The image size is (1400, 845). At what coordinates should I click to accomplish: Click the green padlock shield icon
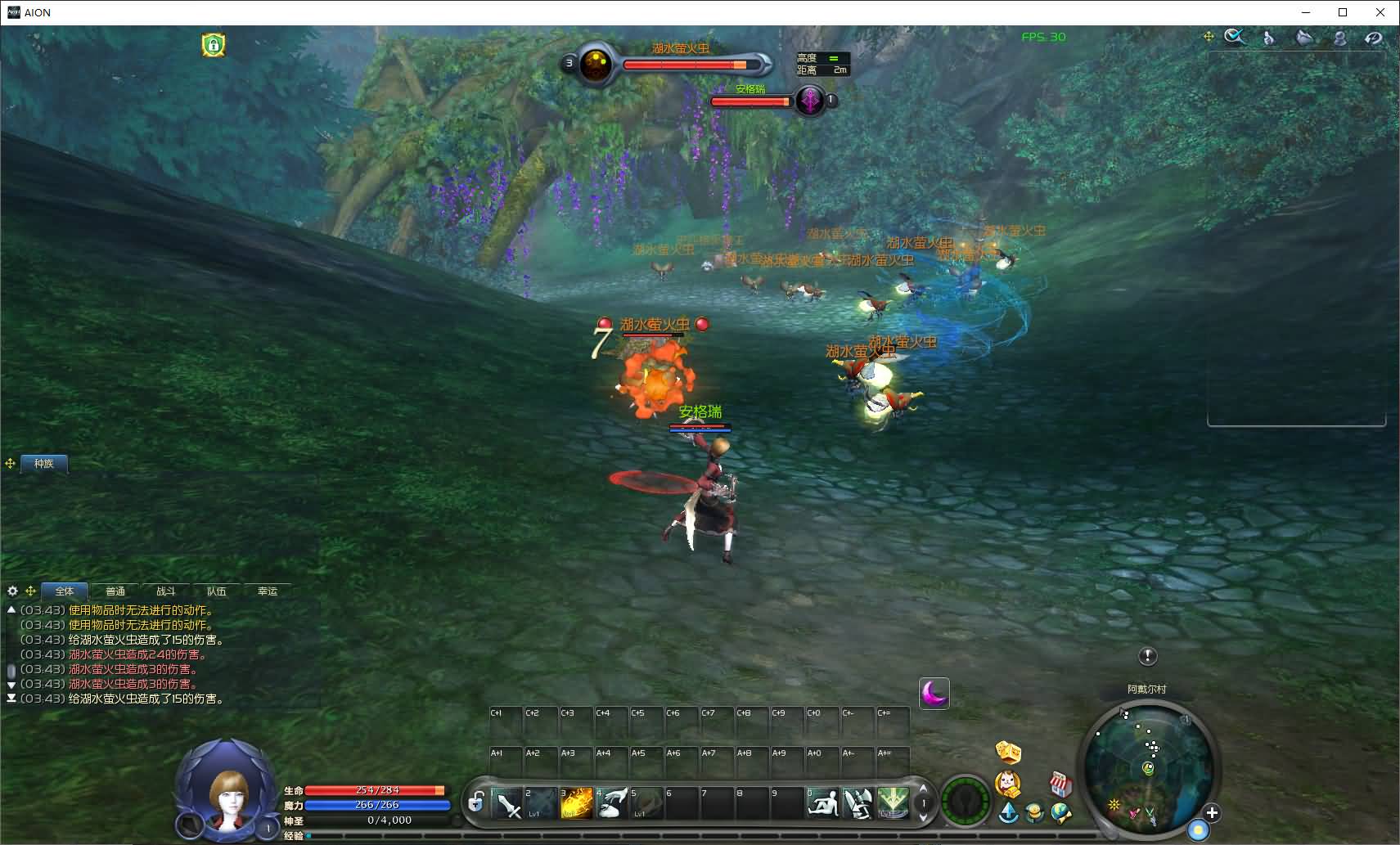[x=214, y=45]
